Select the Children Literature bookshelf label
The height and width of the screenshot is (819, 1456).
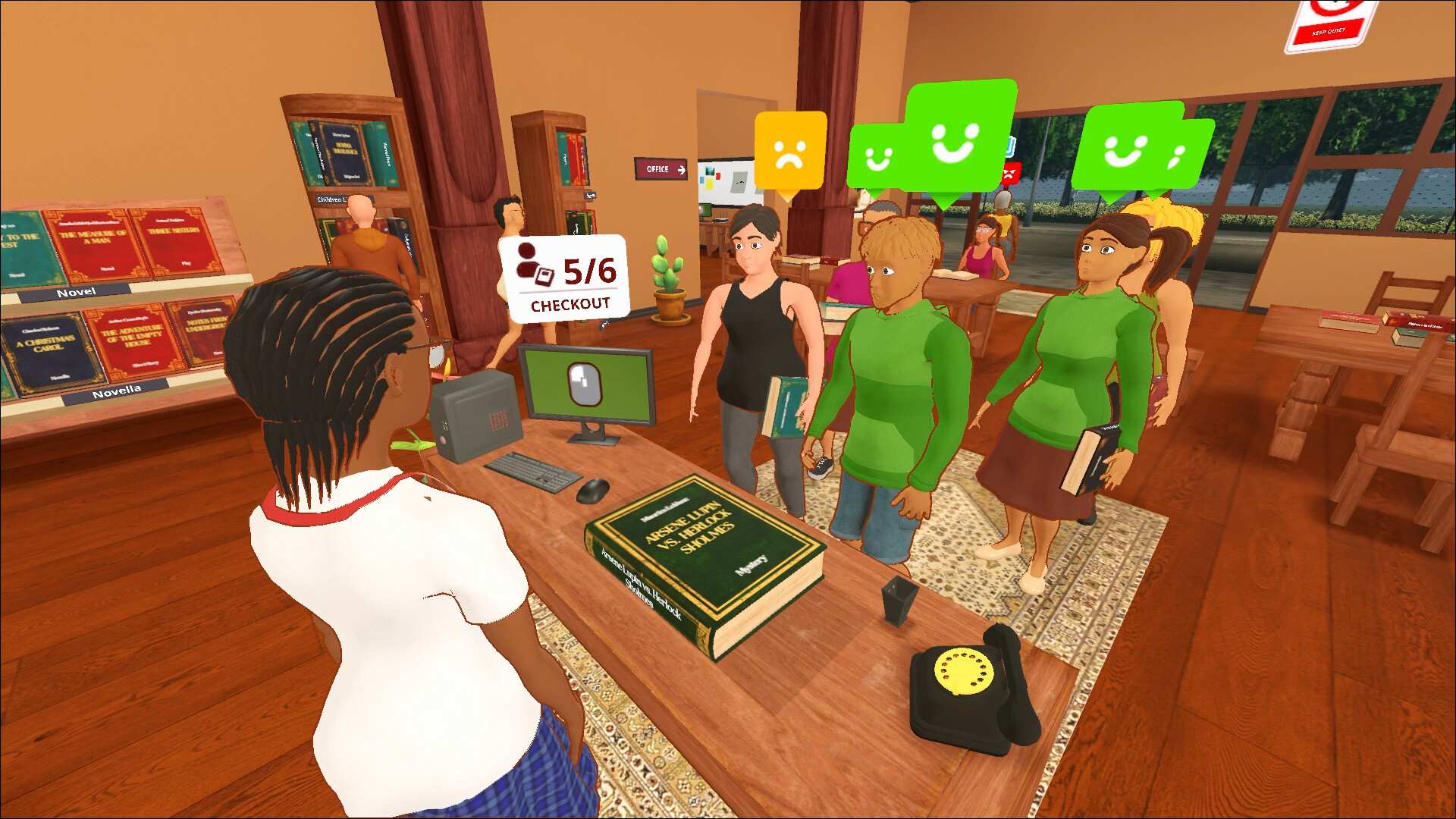point(334,199)
